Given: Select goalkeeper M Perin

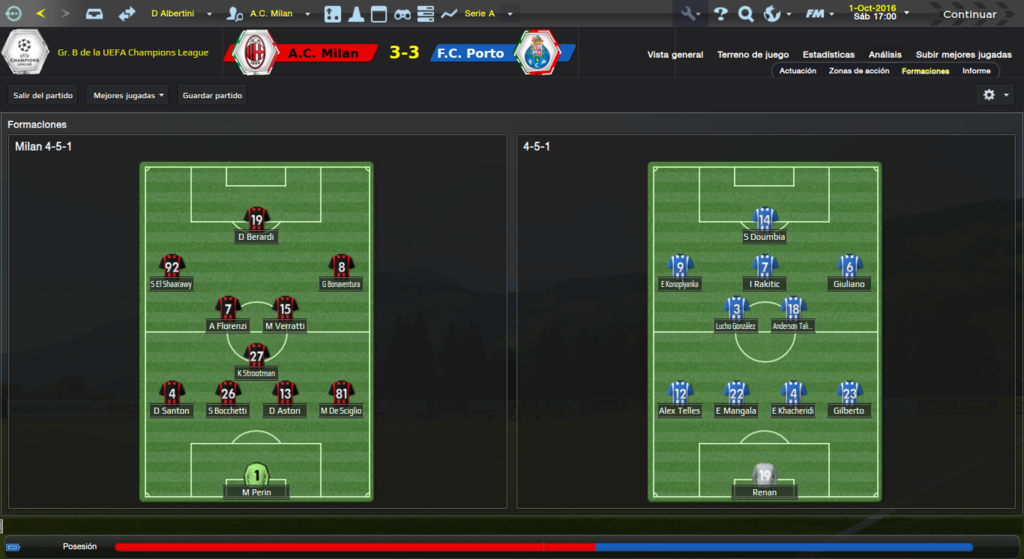Looking at the screenshot, I should 257,476.
